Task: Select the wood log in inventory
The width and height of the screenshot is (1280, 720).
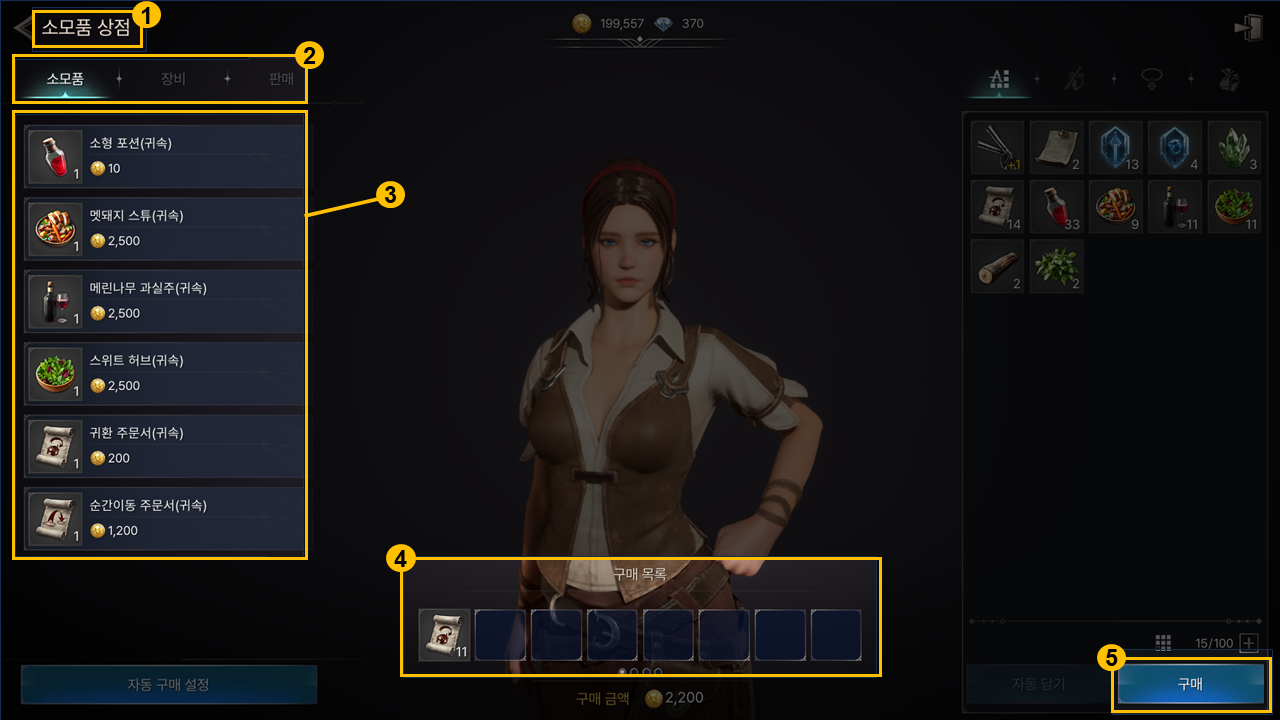Action: [x=997, y=267]
